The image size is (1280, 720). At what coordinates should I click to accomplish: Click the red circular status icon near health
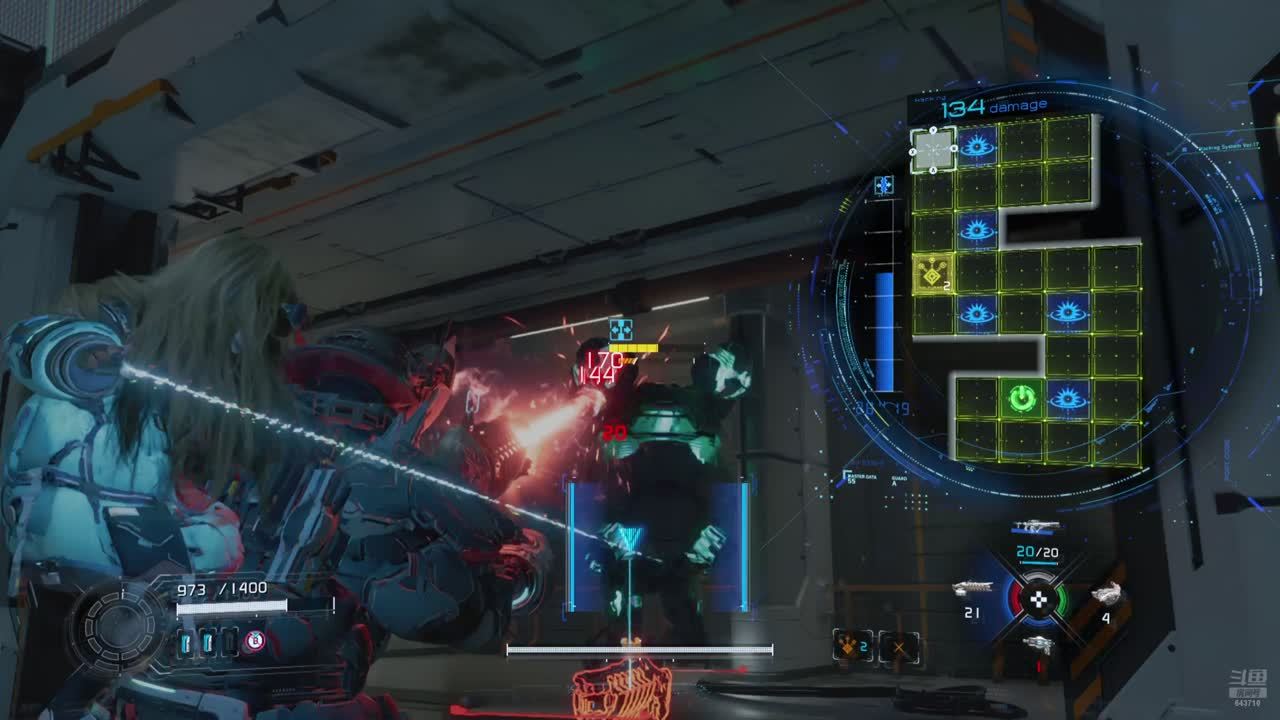pyautogui.click(x=255, y=642)
